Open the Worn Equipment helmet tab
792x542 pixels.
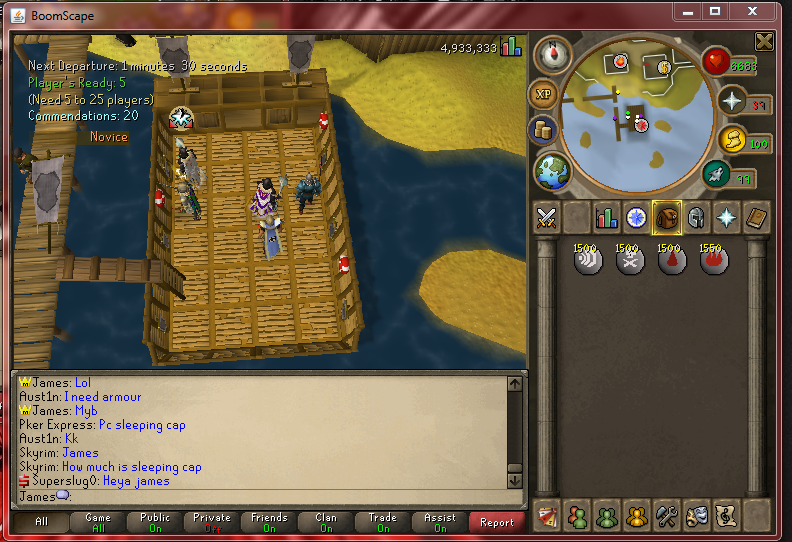(696, 217)
